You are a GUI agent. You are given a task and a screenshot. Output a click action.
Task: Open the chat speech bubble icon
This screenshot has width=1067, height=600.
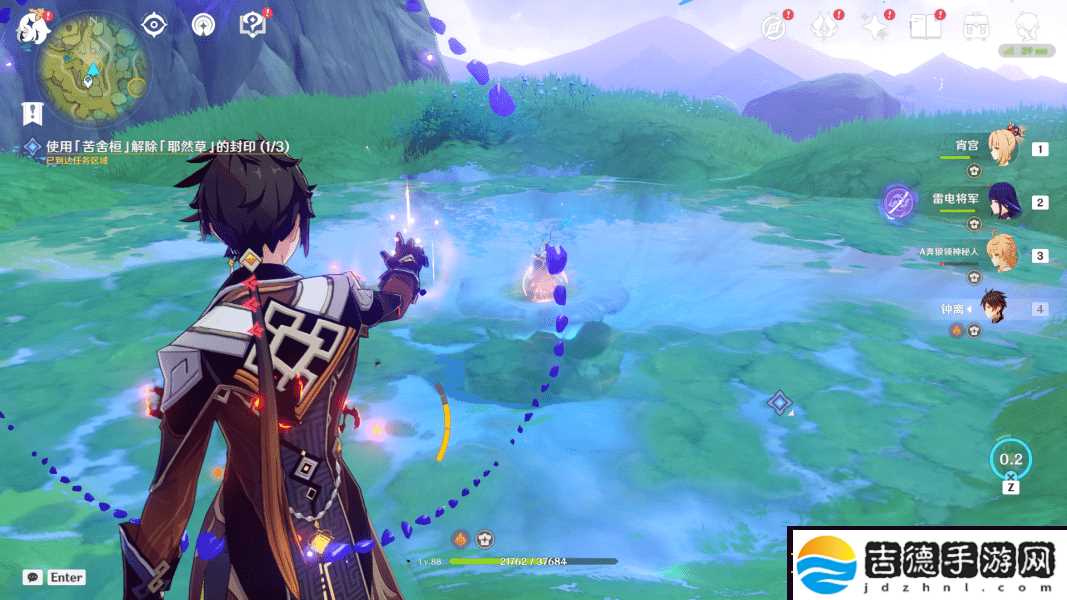tap(33, 578)
